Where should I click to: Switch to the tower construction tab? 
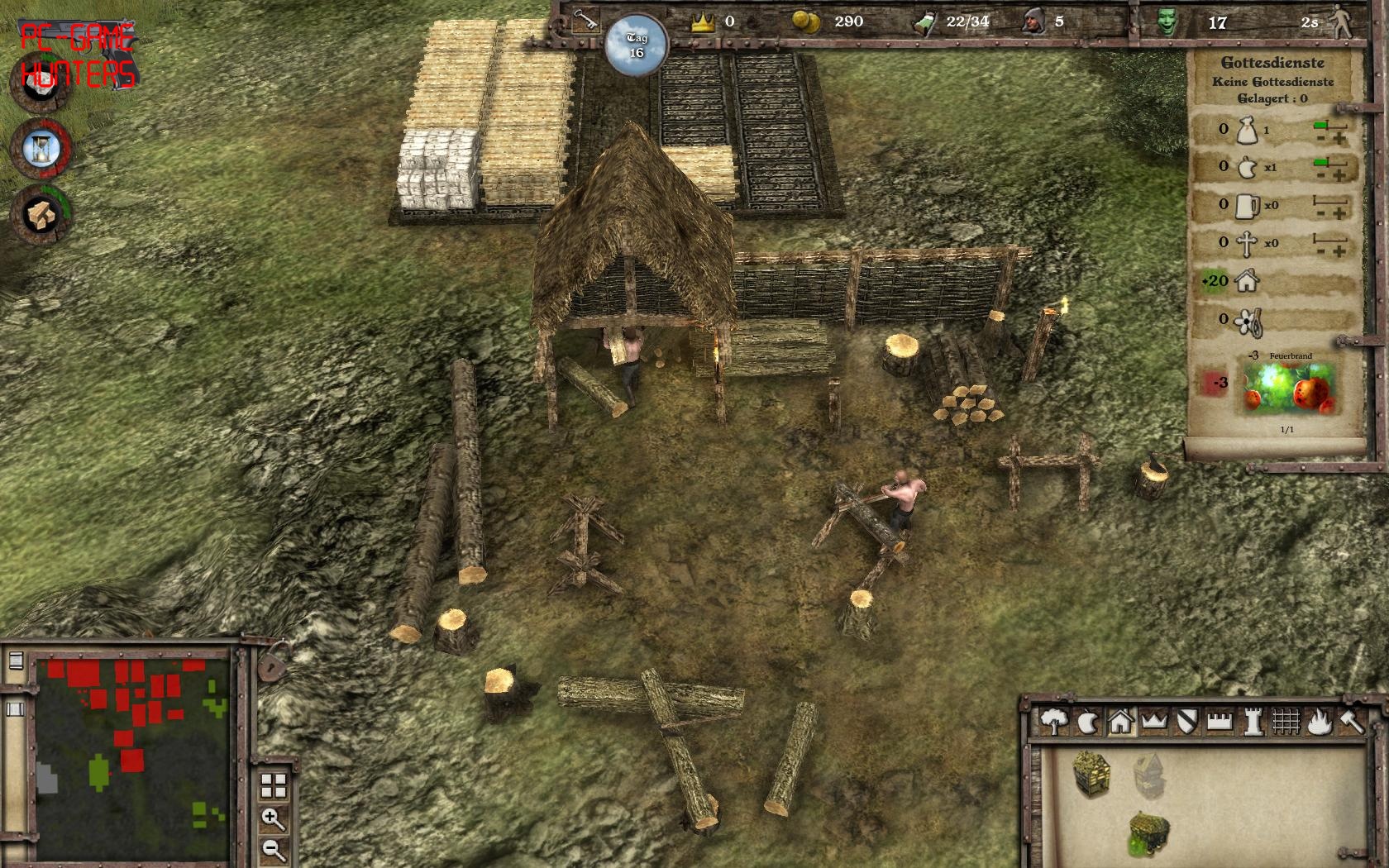(1253, 722)
